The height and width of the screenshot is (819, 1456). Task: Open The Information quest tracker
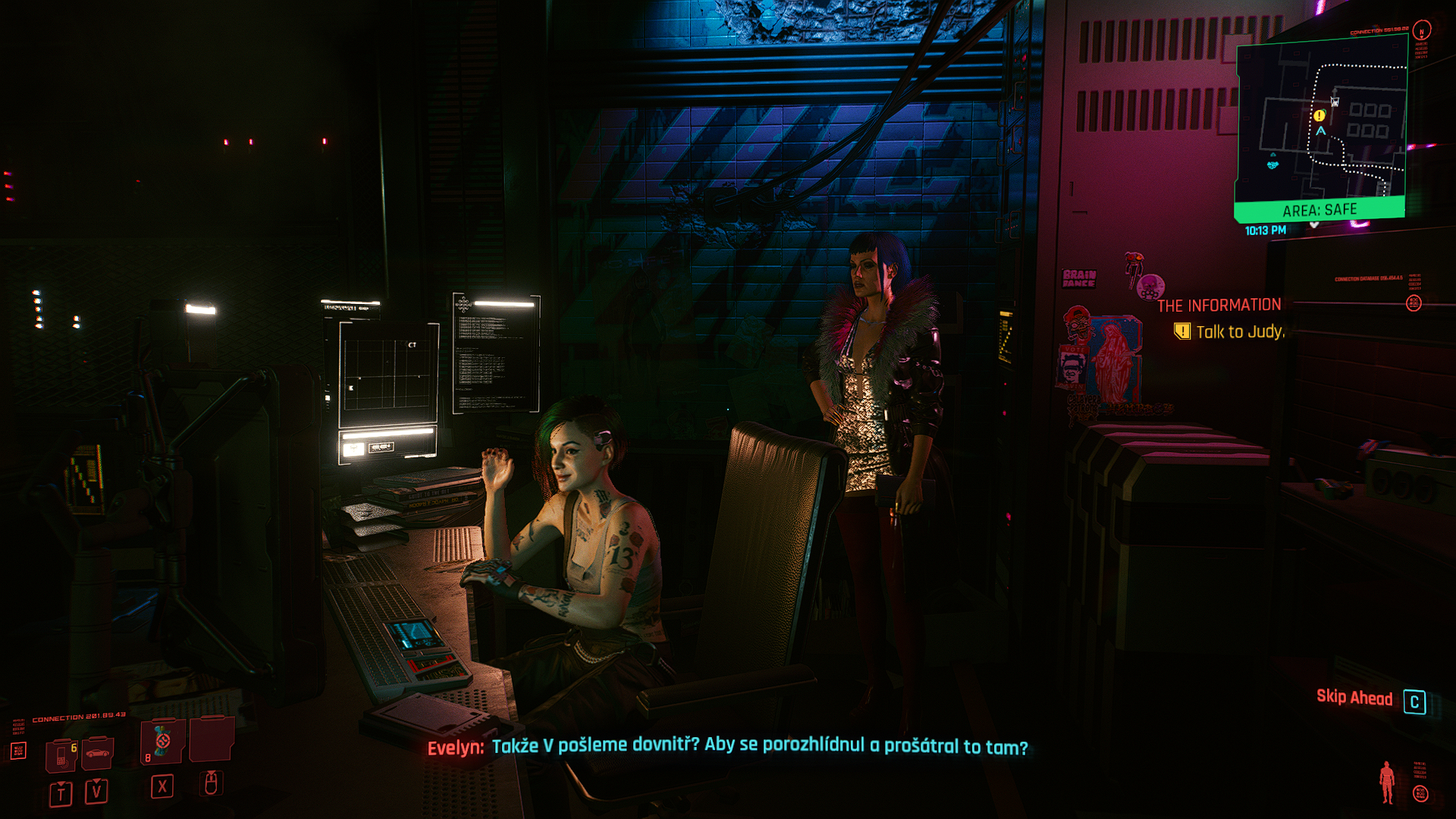pyautogui.click(x=1219, y=306)
